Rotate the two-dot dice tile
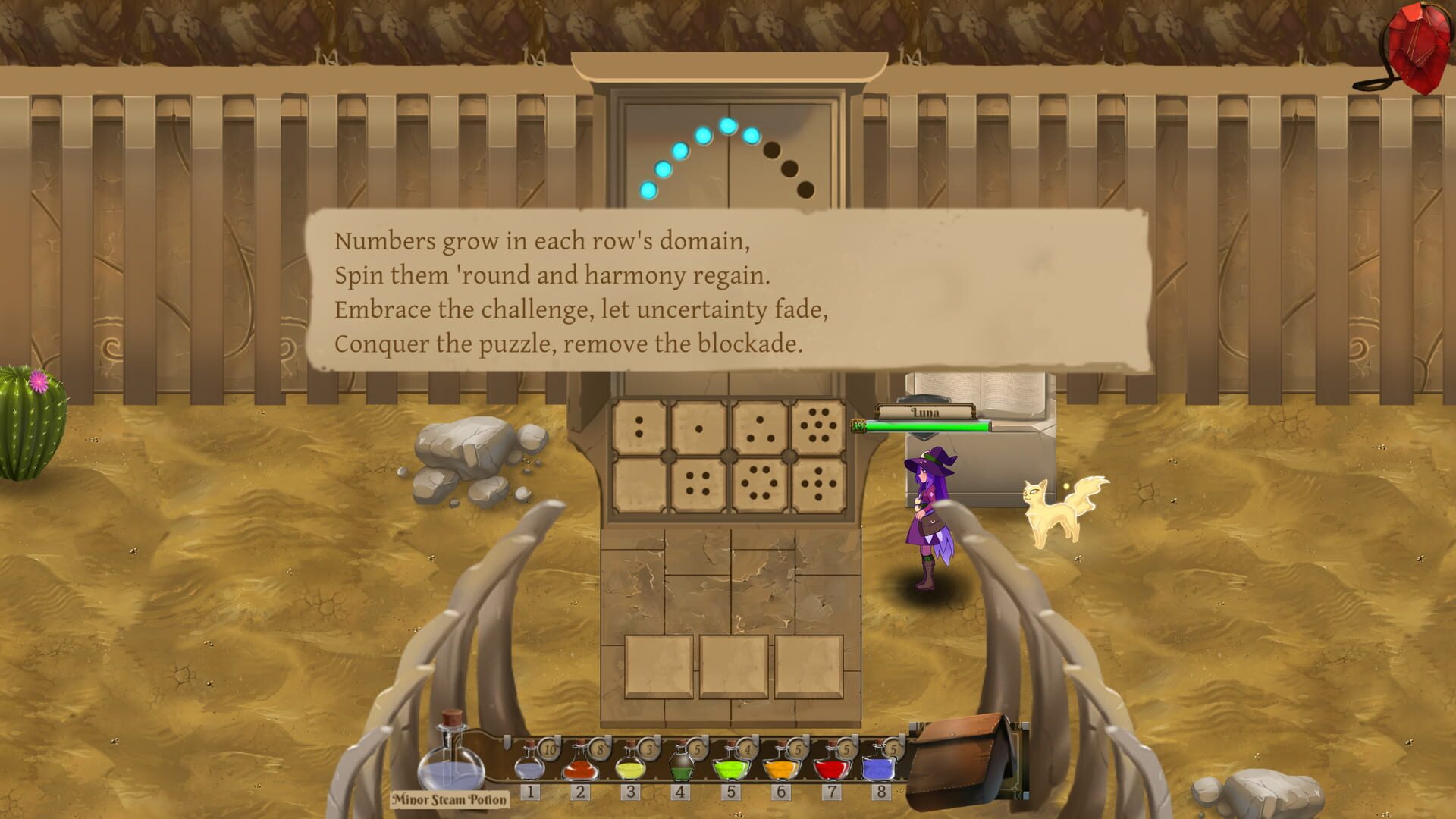This screenshot has height=819, width=1456. point(638,426)
